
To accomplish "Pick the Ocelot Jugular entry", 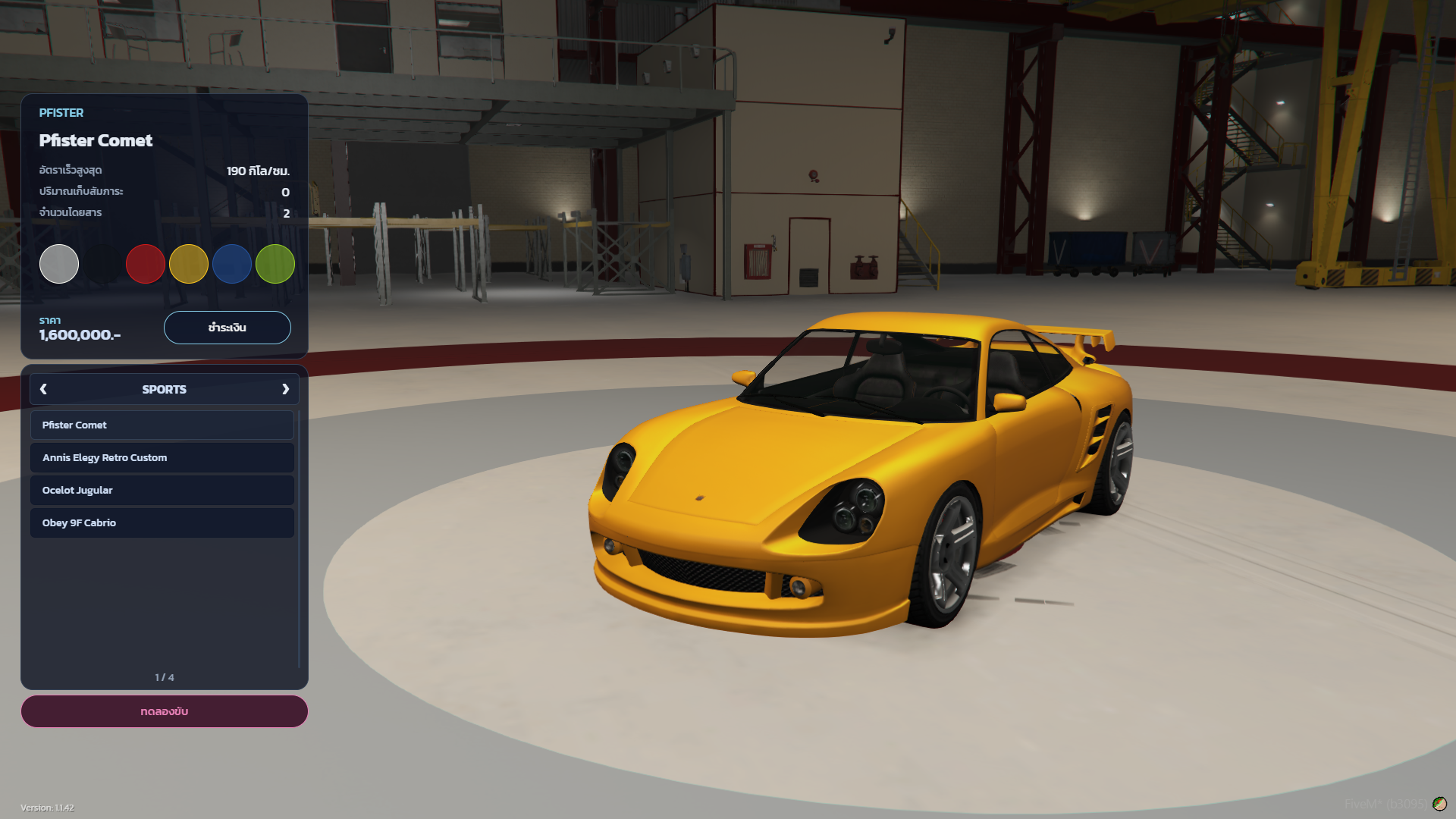I will tap(162, 491).
